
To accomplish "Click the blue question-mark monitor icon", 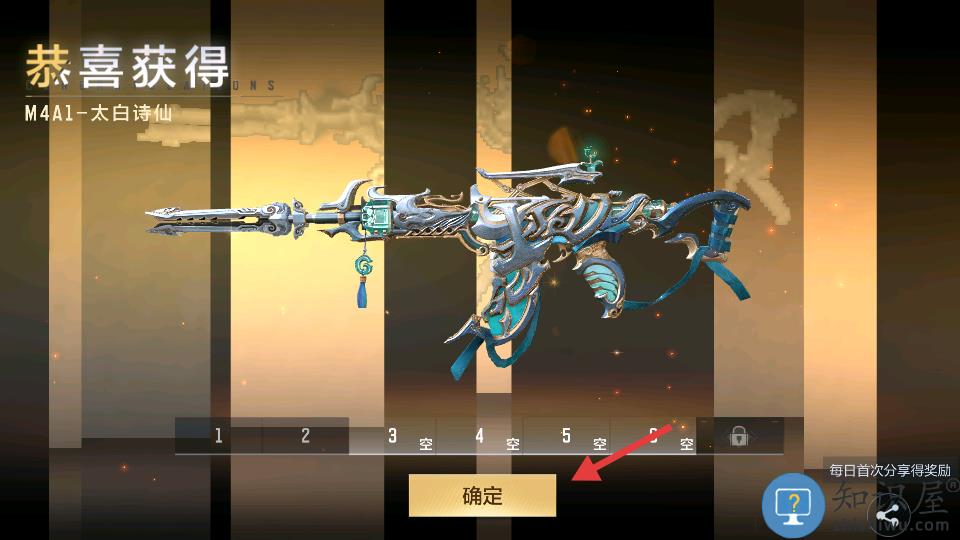I will pyautogui.click(x=793, y=504).
